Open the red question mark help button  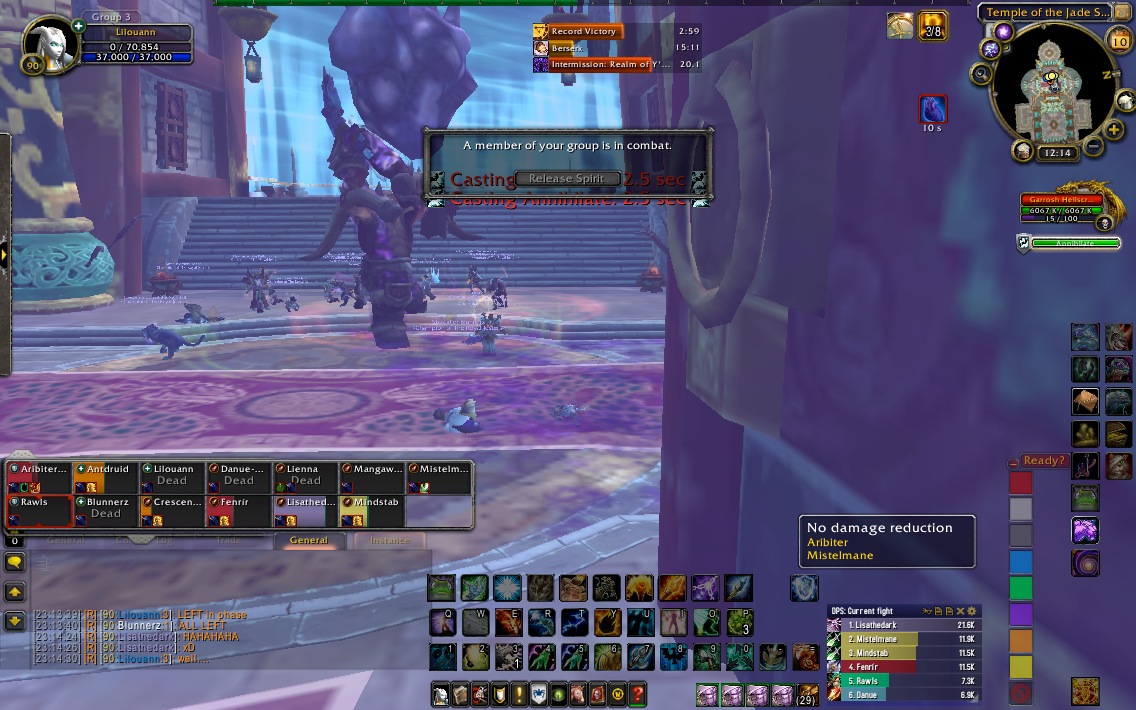pos(637,693)
